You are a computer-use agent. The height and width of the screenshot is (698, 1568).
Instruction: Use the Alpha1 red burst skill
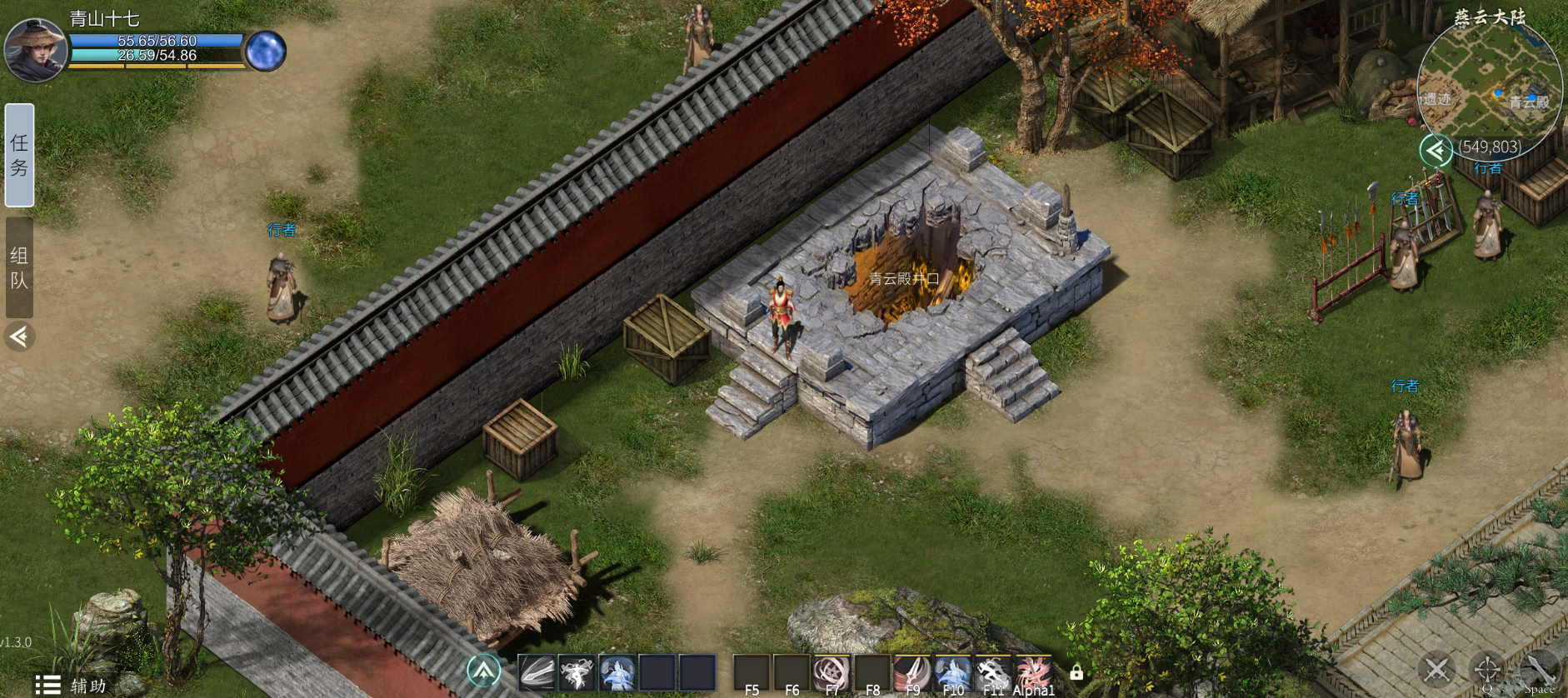click(x=1033, y=672)
